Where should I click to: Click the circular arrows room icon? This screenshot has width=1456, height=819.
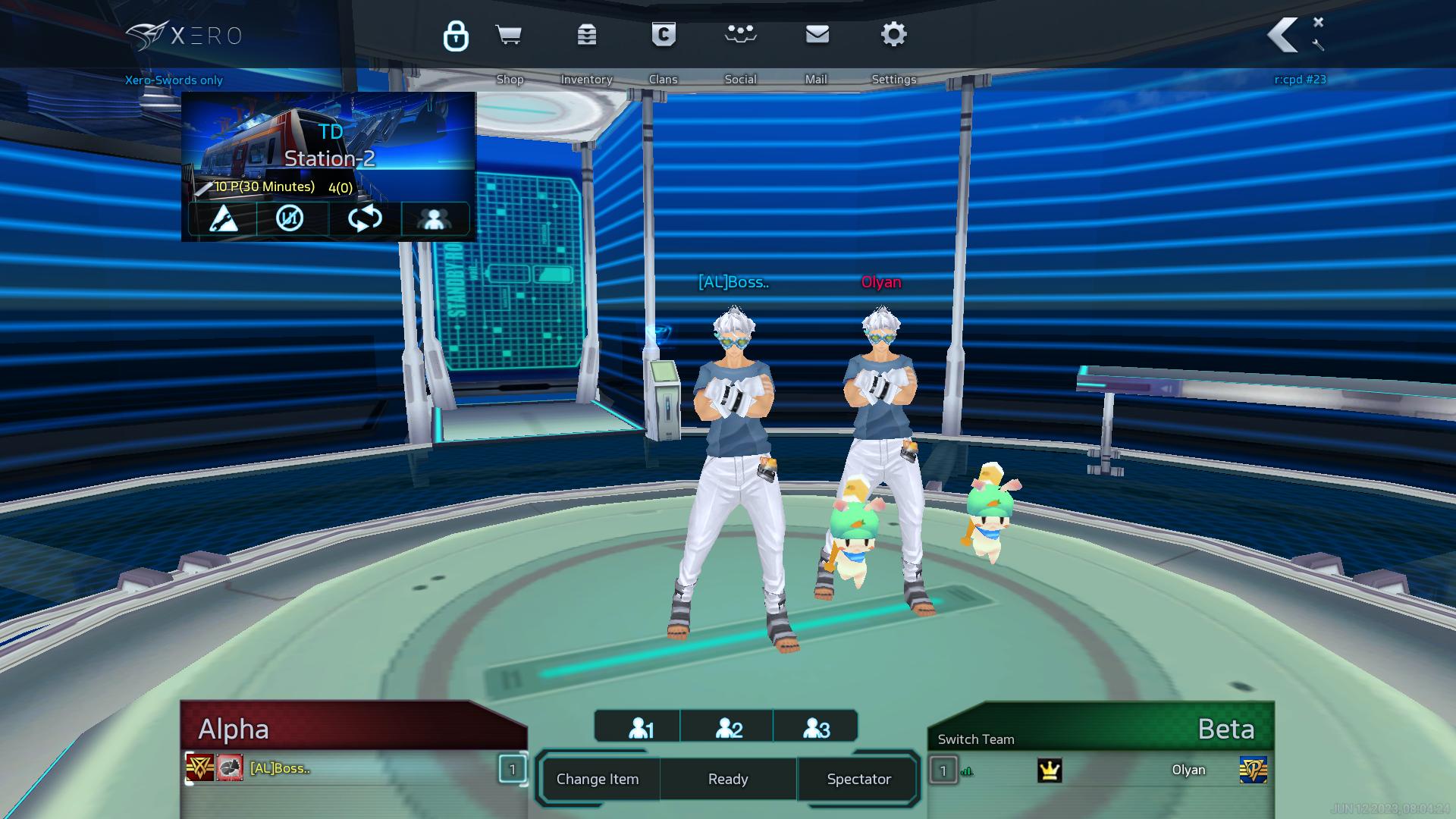pyautogui.click(x=365, y=218)
